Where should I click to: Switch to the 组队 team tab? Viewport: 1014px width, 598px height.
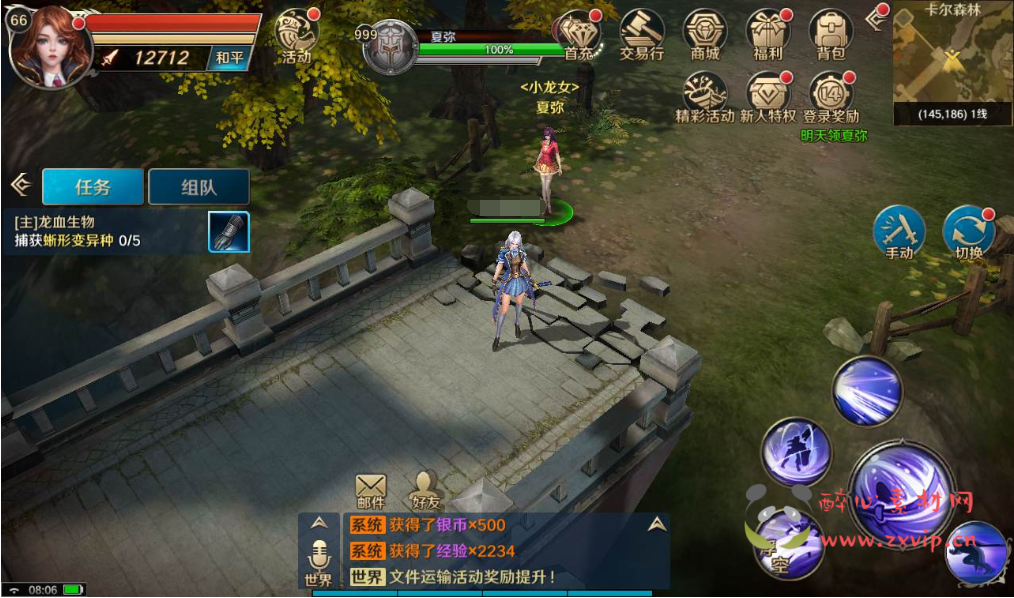point(198,186)
